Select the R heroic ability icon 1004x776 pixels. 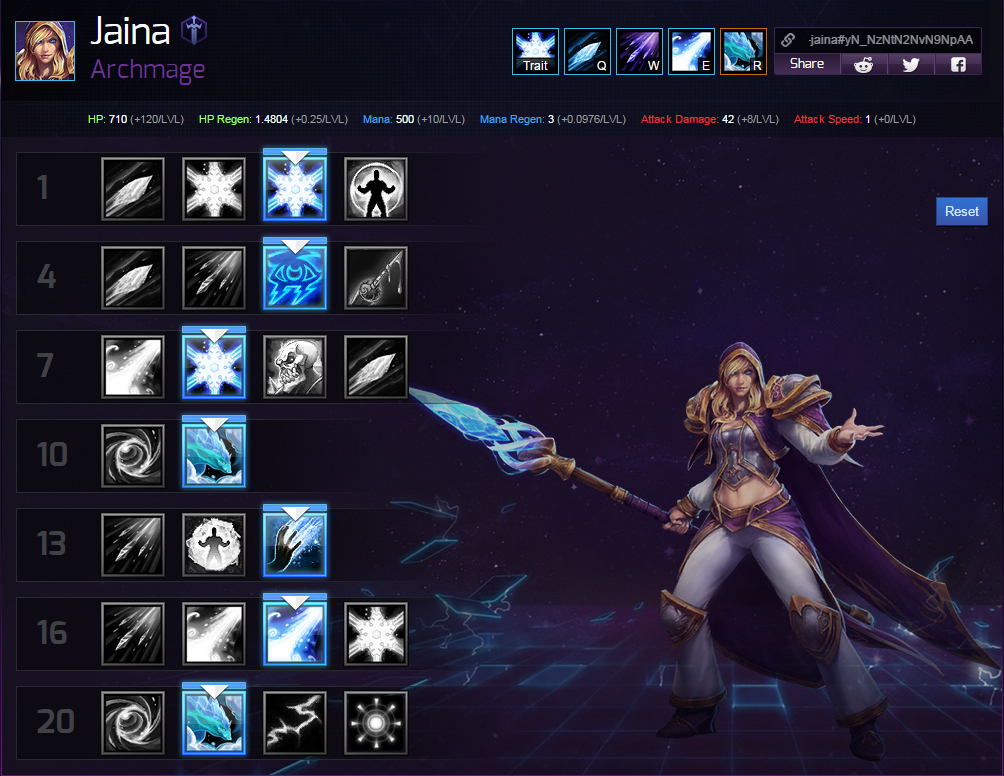[743, 51]
